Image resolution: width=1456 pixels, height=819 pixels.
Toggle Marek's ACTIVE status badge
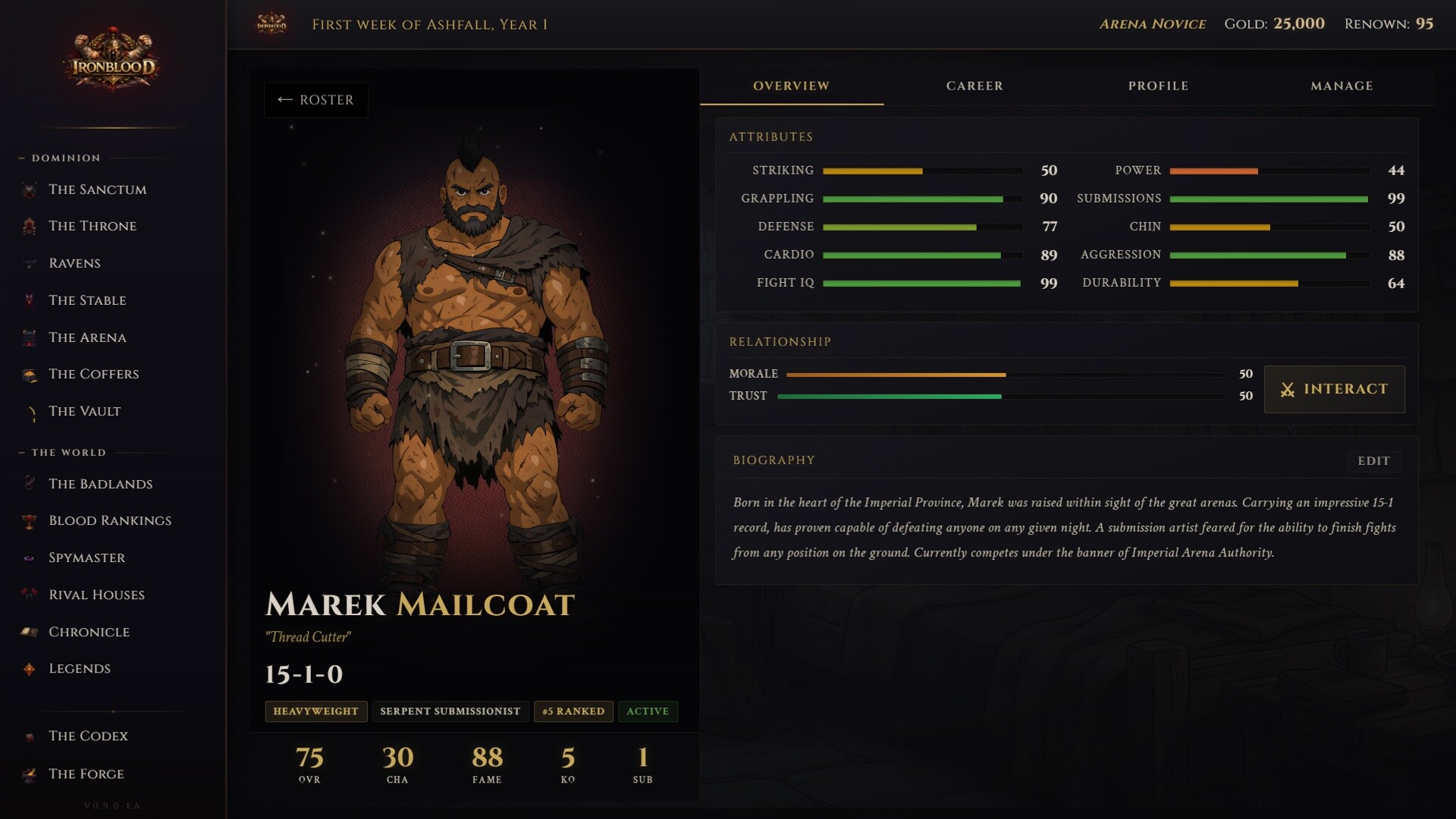pyautogui.click(x=647, y=711)
